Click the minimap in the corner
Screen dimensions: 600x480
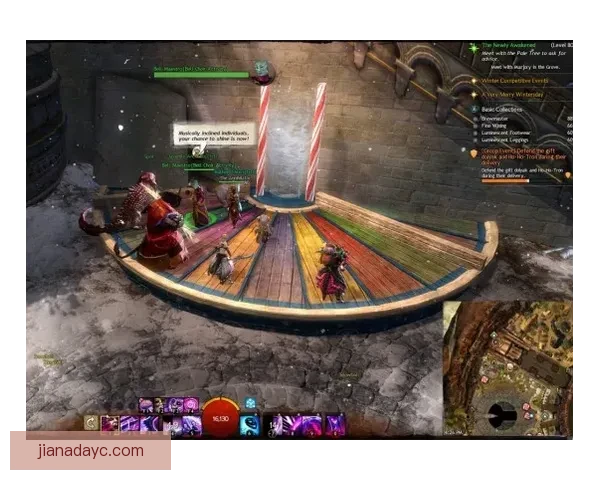[509, 369]
